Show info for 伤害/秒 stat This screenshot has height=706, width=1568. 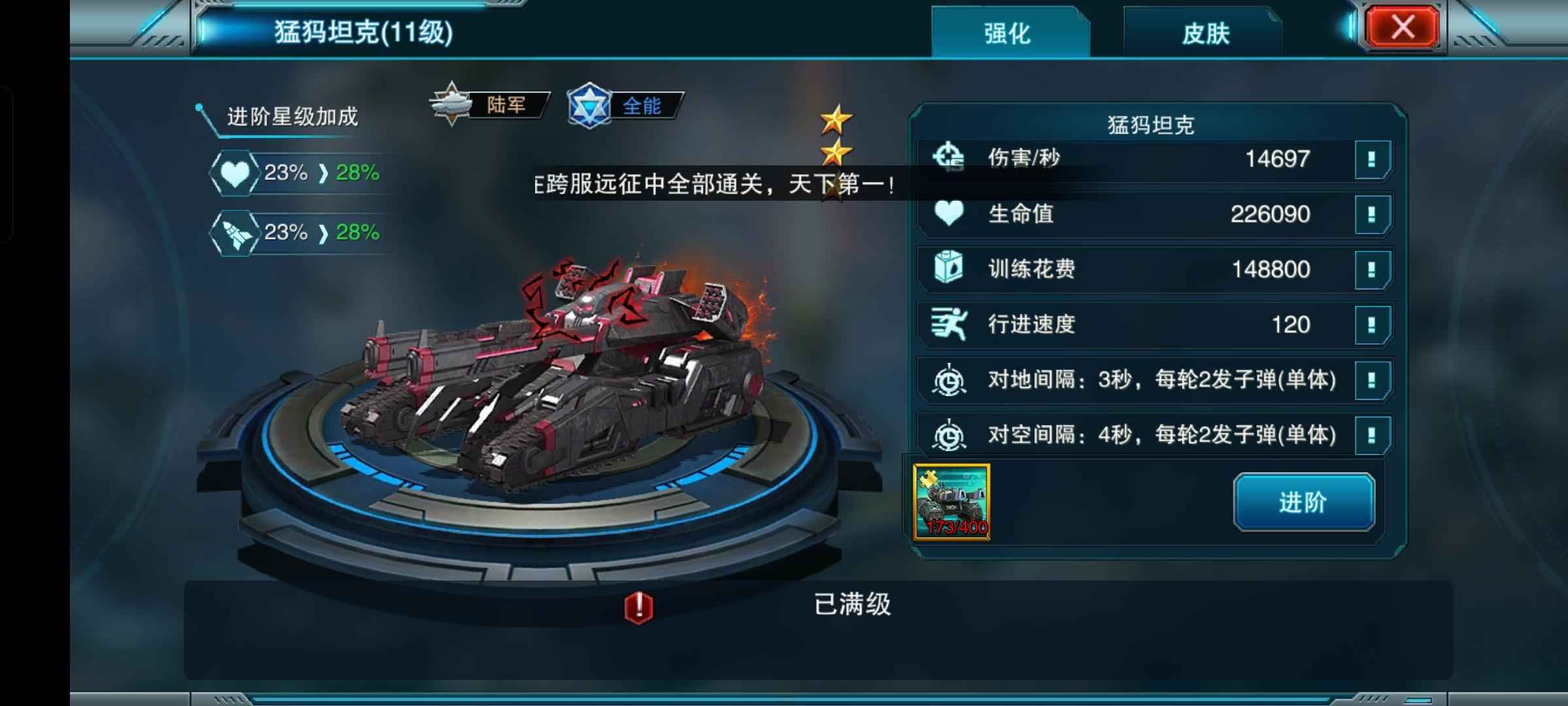click(1371, 159)
